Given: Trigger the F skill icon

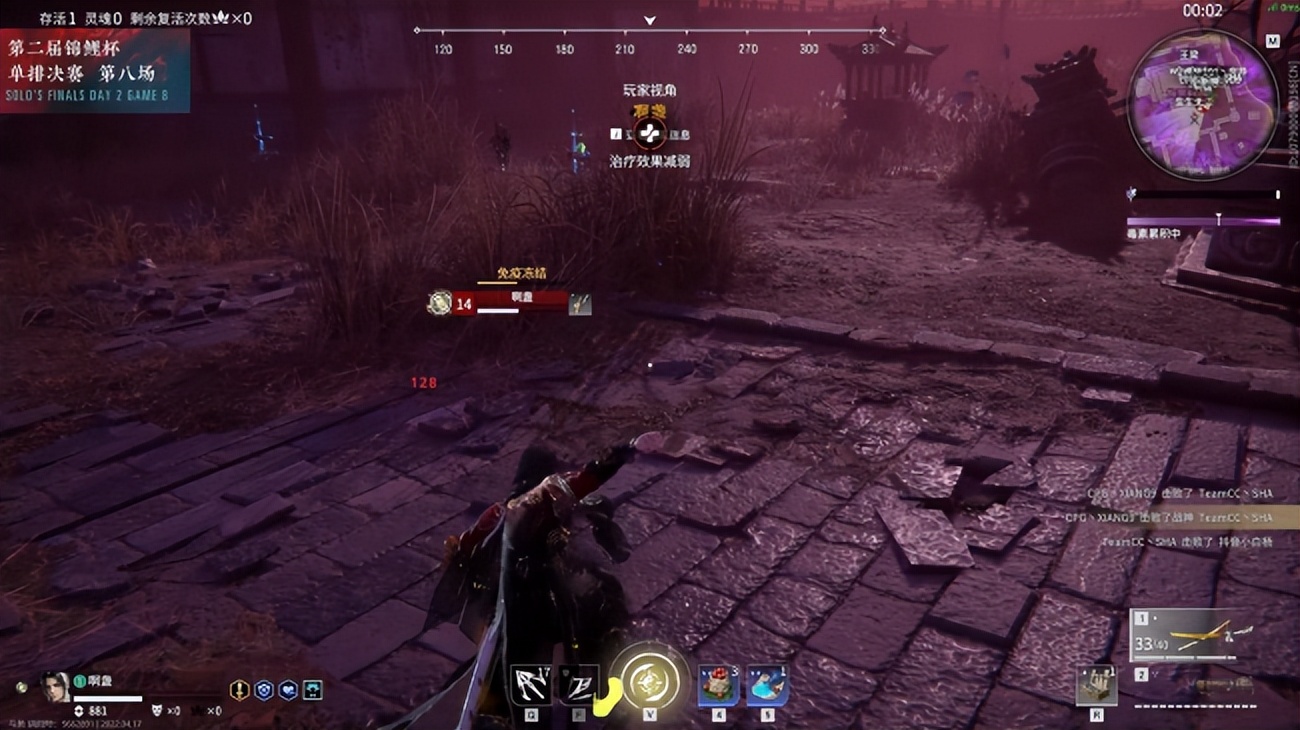Looking at the screenshot, I should point(578,685).
